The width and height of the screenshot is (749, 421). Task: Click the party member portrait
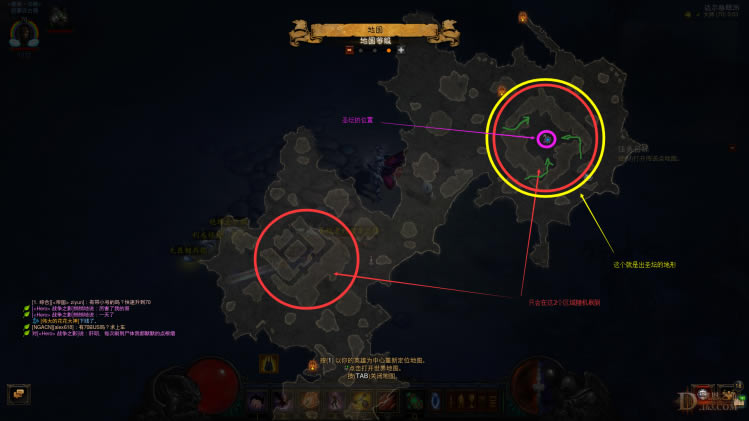tap(57, 16)
